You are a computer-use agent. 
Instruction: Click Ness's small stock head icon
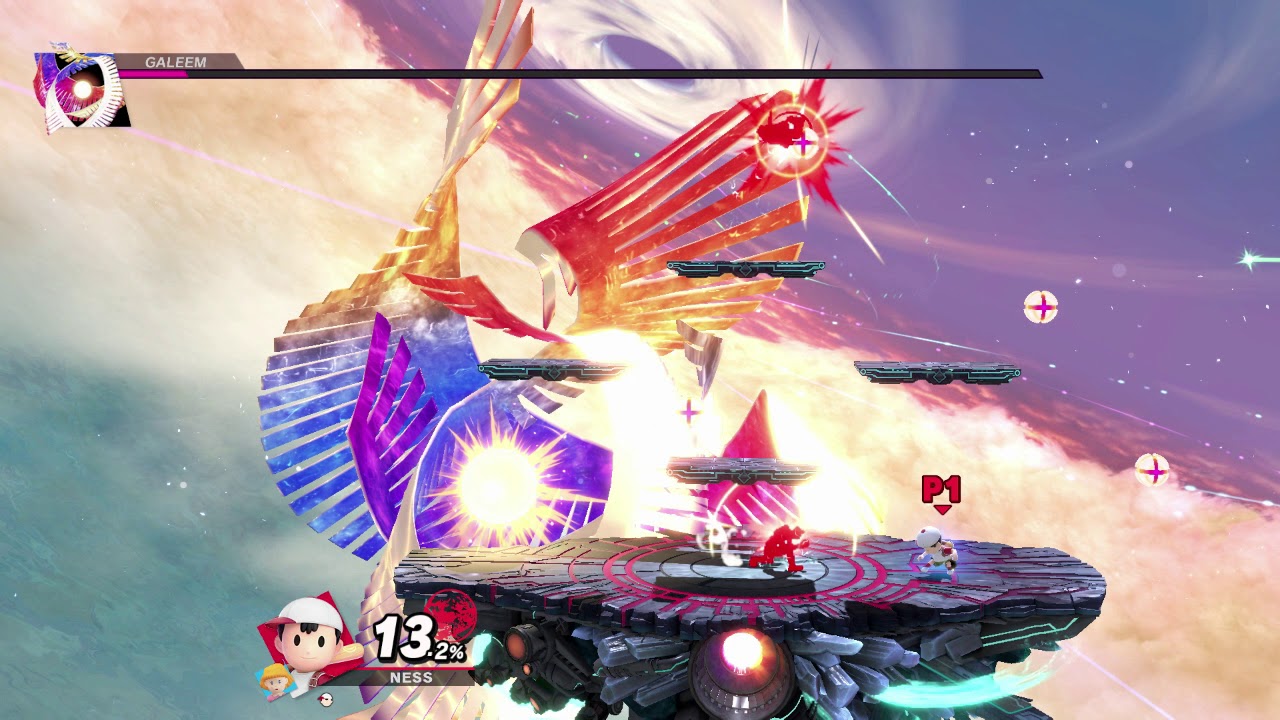323,699
